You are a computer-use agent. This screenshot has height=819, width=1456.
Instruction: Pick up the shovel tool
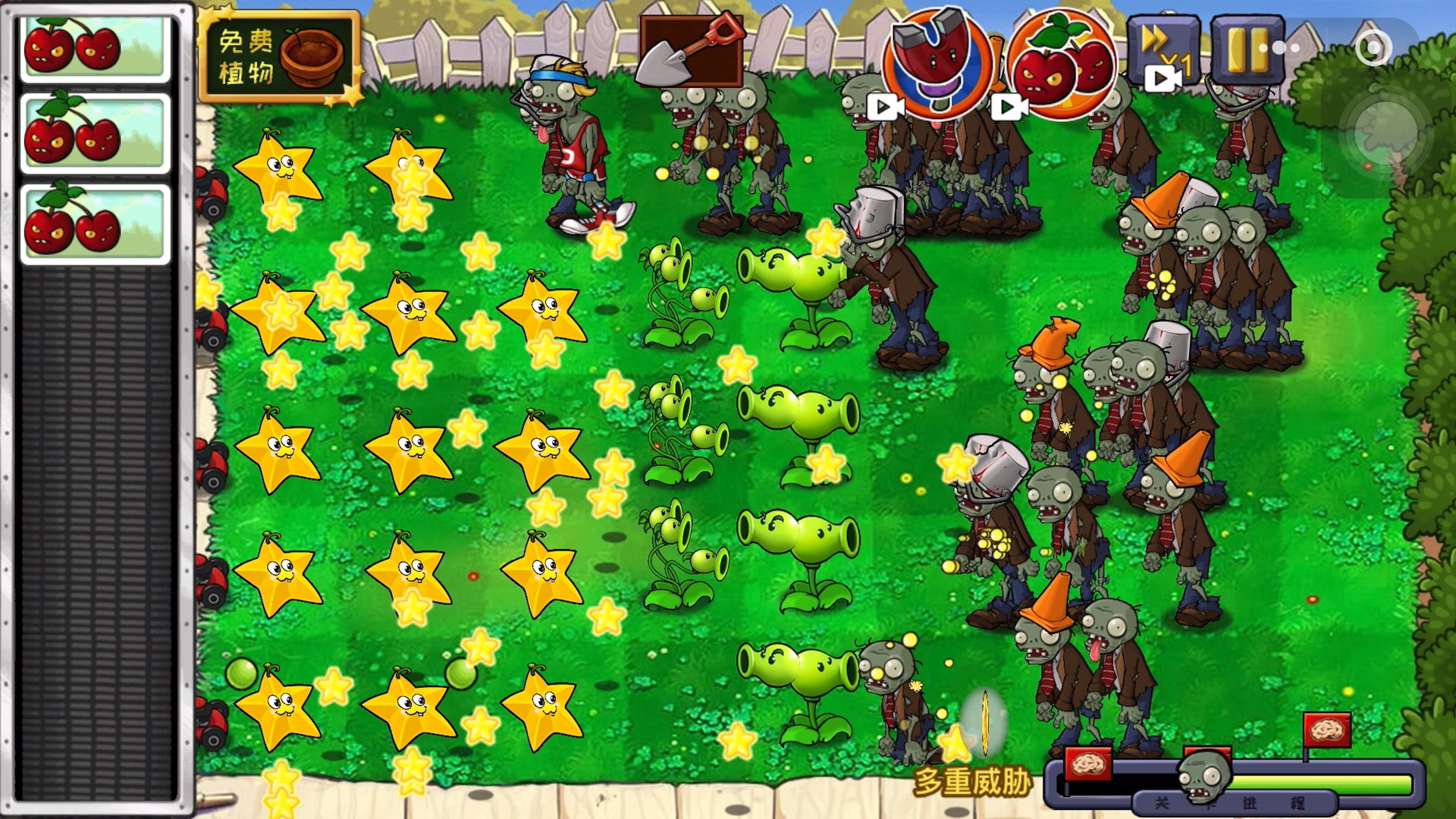[690, 50]
